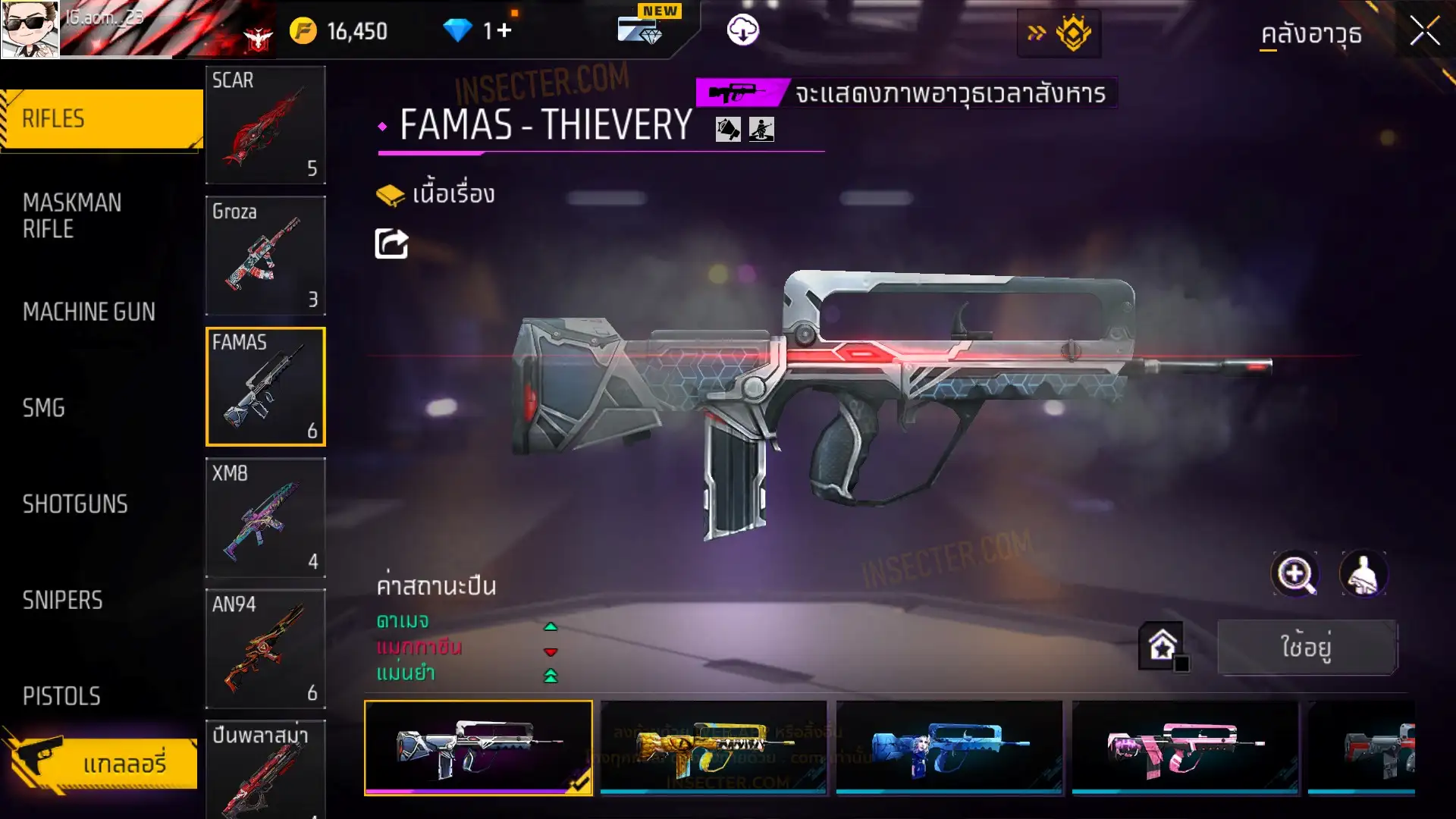Select the MACHINE GUN category
1456x819 pixels.
pyautogui.click(x=89, y=312)
